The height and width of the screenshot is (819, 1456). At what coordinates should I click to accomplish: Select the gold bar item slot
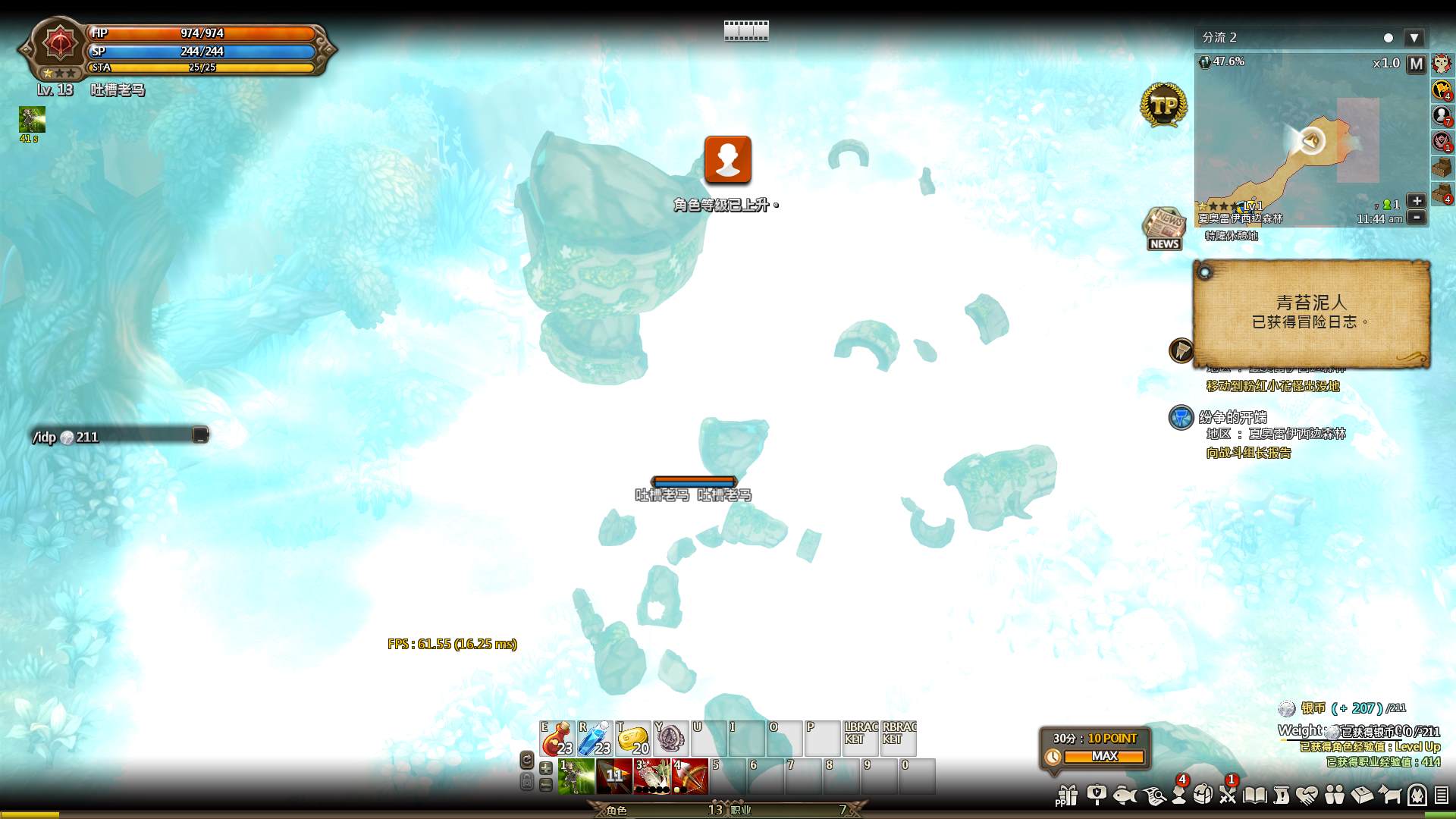pos(633,738)
